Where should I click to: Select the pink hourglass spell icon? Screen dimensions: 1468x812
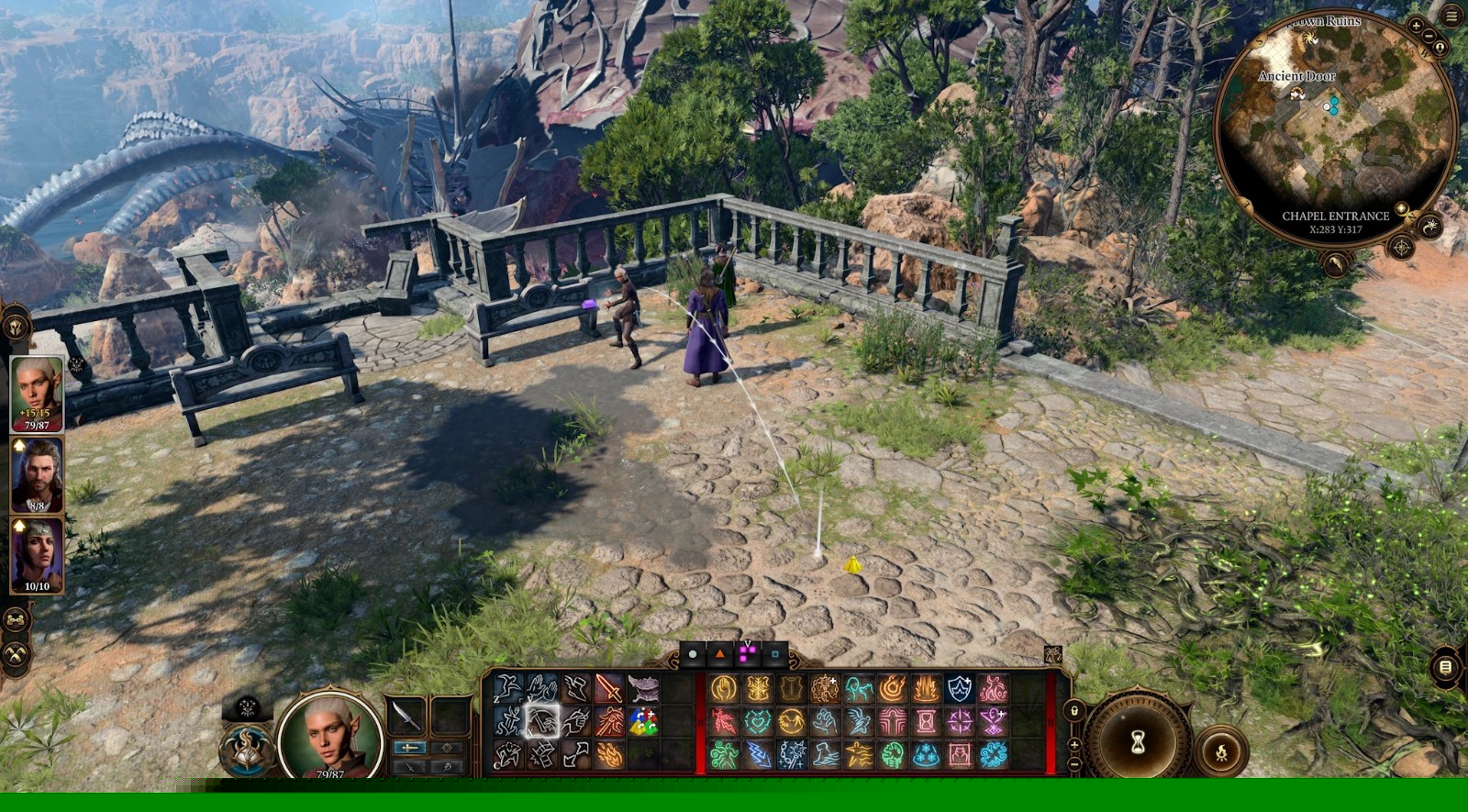926,722
